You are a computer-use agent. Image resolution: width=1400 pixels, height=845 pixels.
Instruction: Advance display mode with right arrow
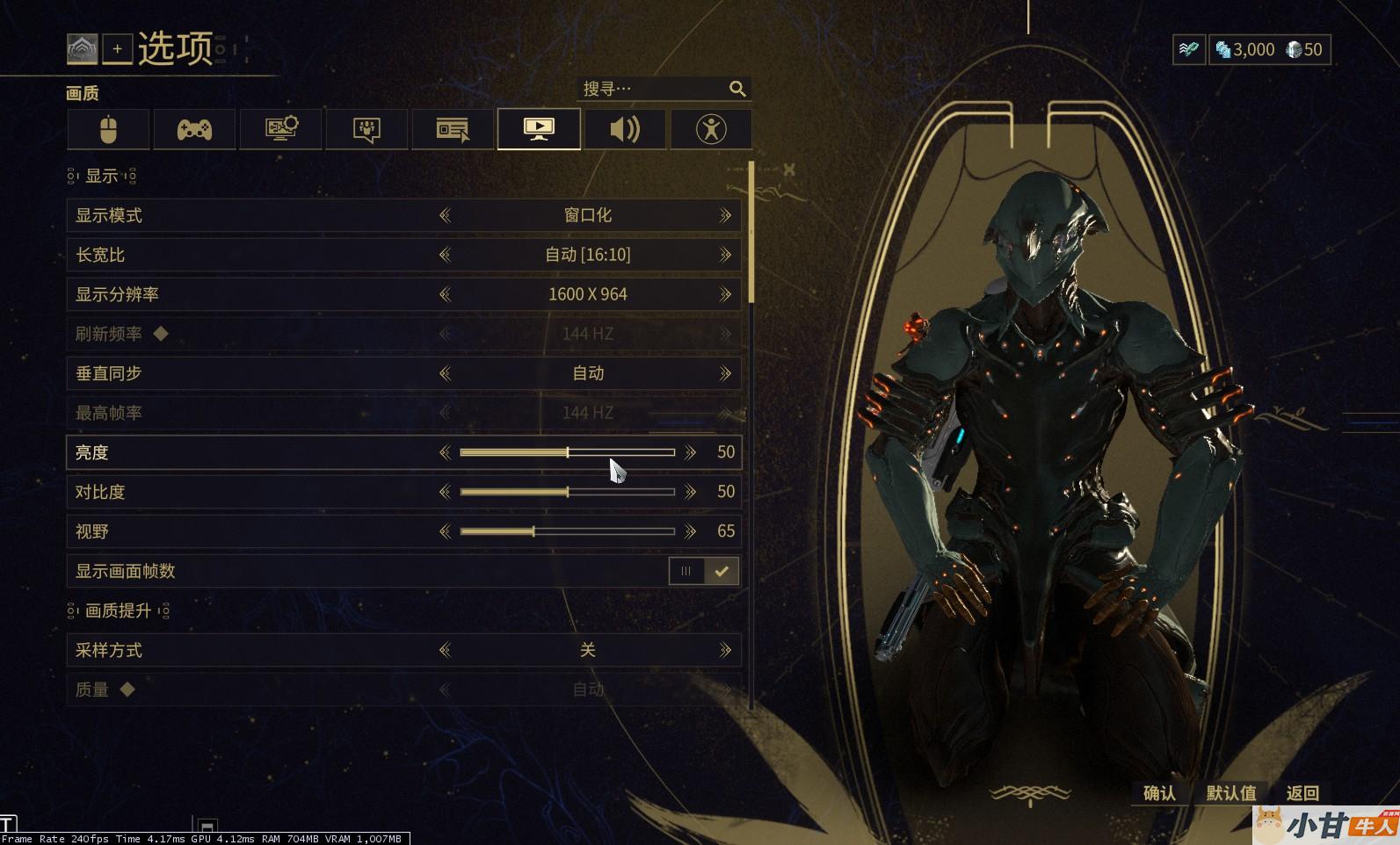(x=725, y=215)
